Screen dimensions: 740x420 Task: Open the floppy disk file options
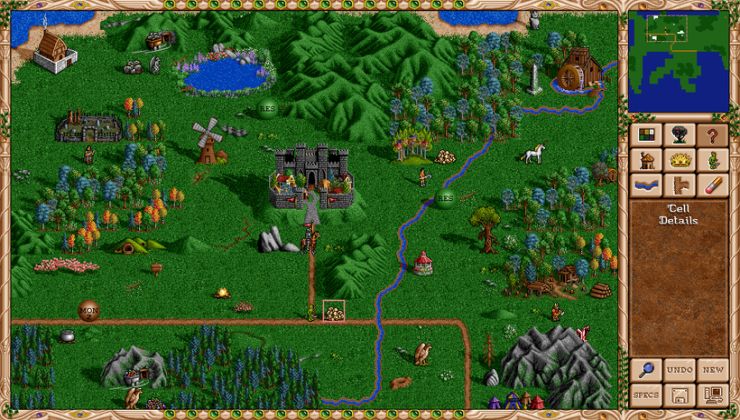679,395
